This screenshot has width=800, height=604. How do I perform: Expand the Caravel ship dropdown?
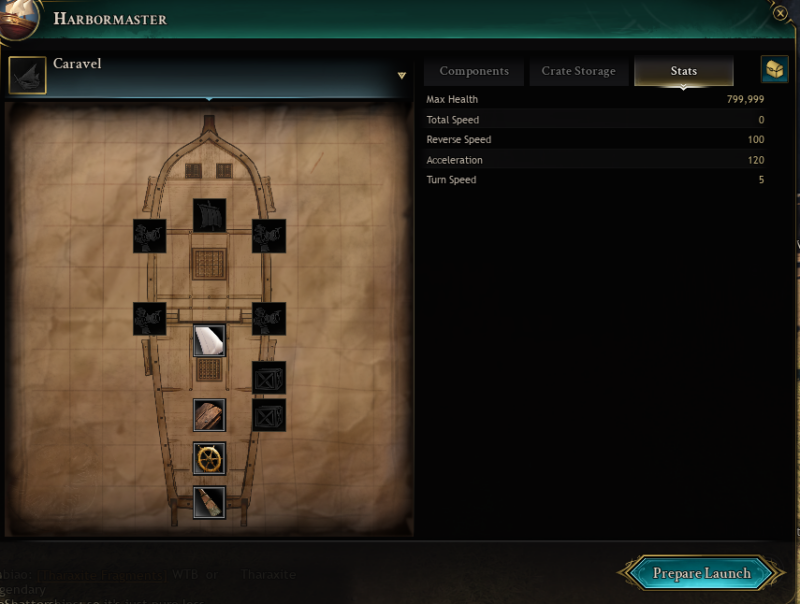tap(402, 75)
